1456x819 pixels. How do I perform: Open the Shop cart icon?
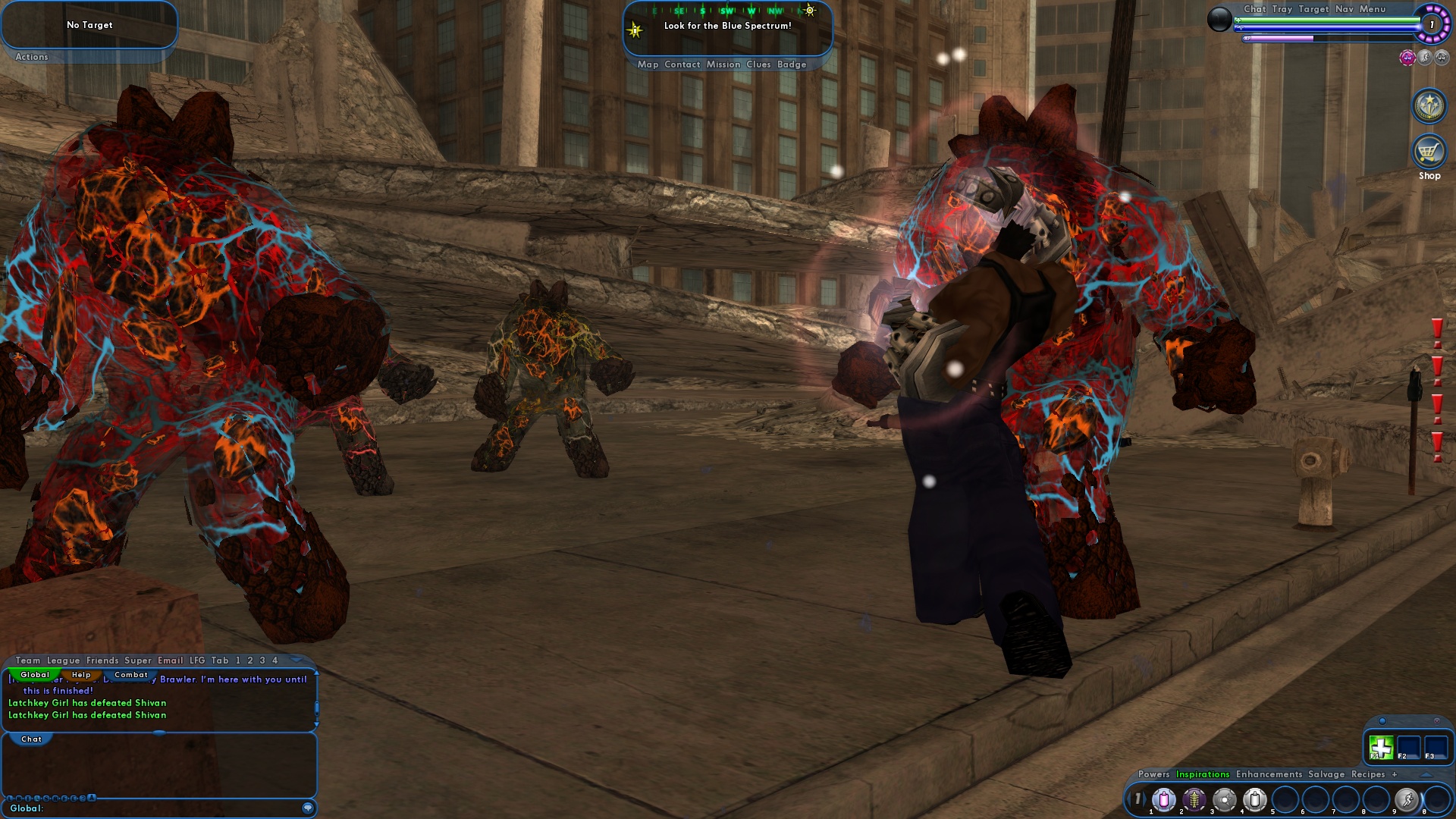(1429, 152)
